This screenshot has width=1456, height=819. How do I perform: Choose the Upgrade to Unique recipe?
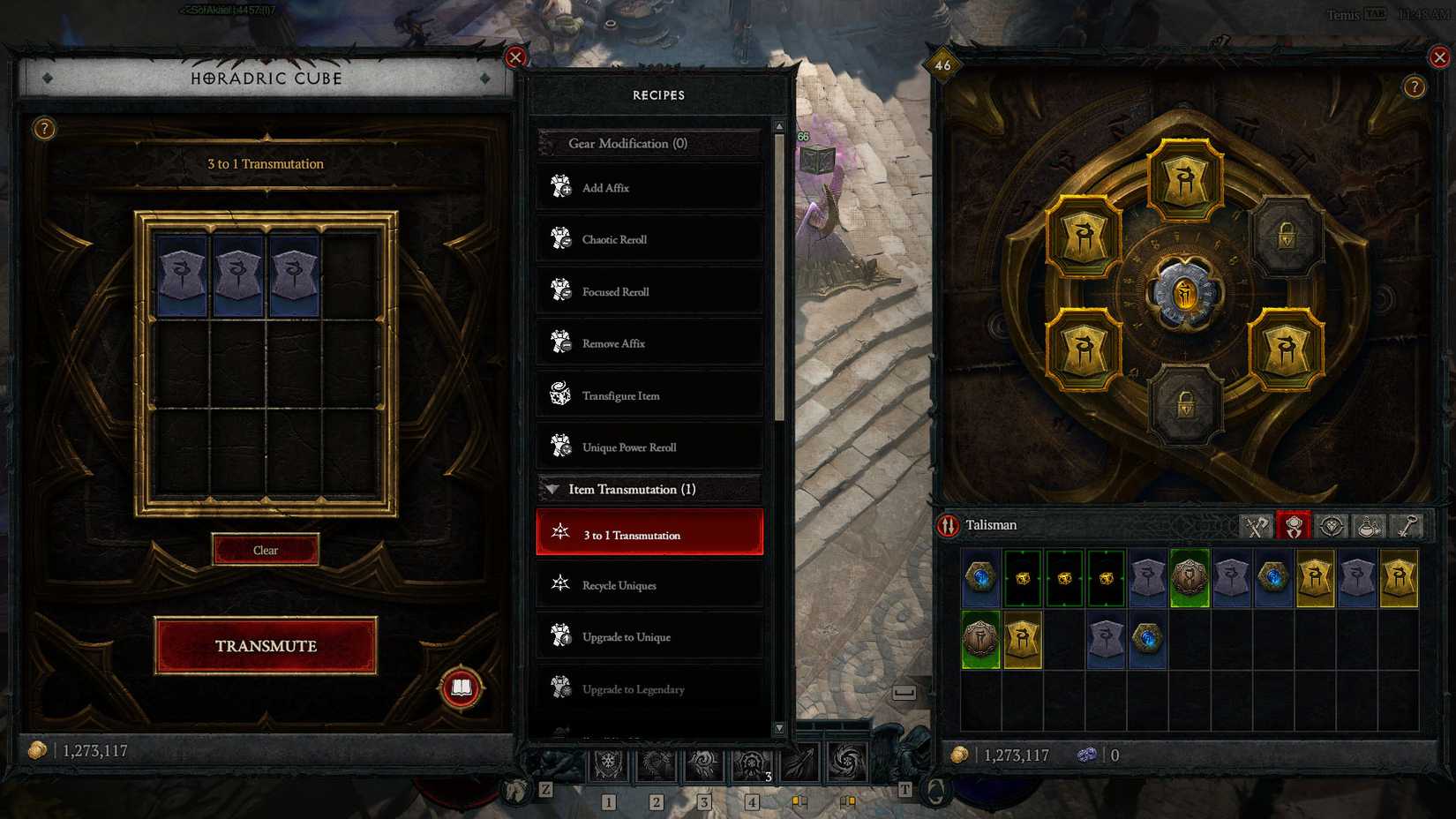(x=649, y=637)
